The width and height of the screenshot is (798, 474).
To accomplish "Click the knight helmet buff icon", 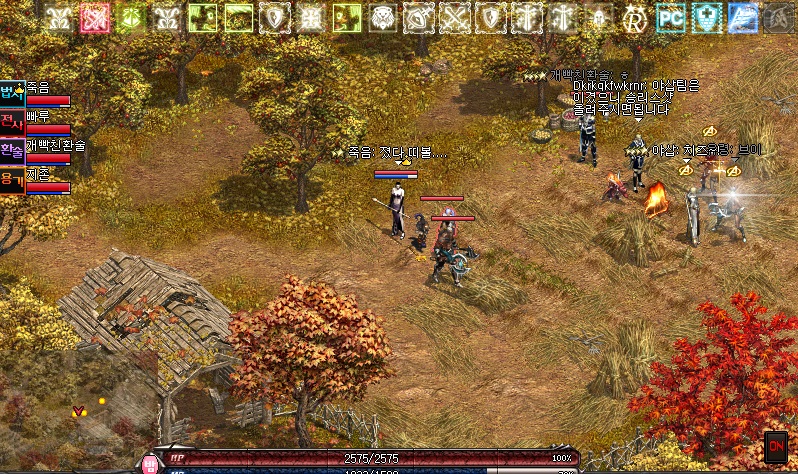I will point(598,17).
